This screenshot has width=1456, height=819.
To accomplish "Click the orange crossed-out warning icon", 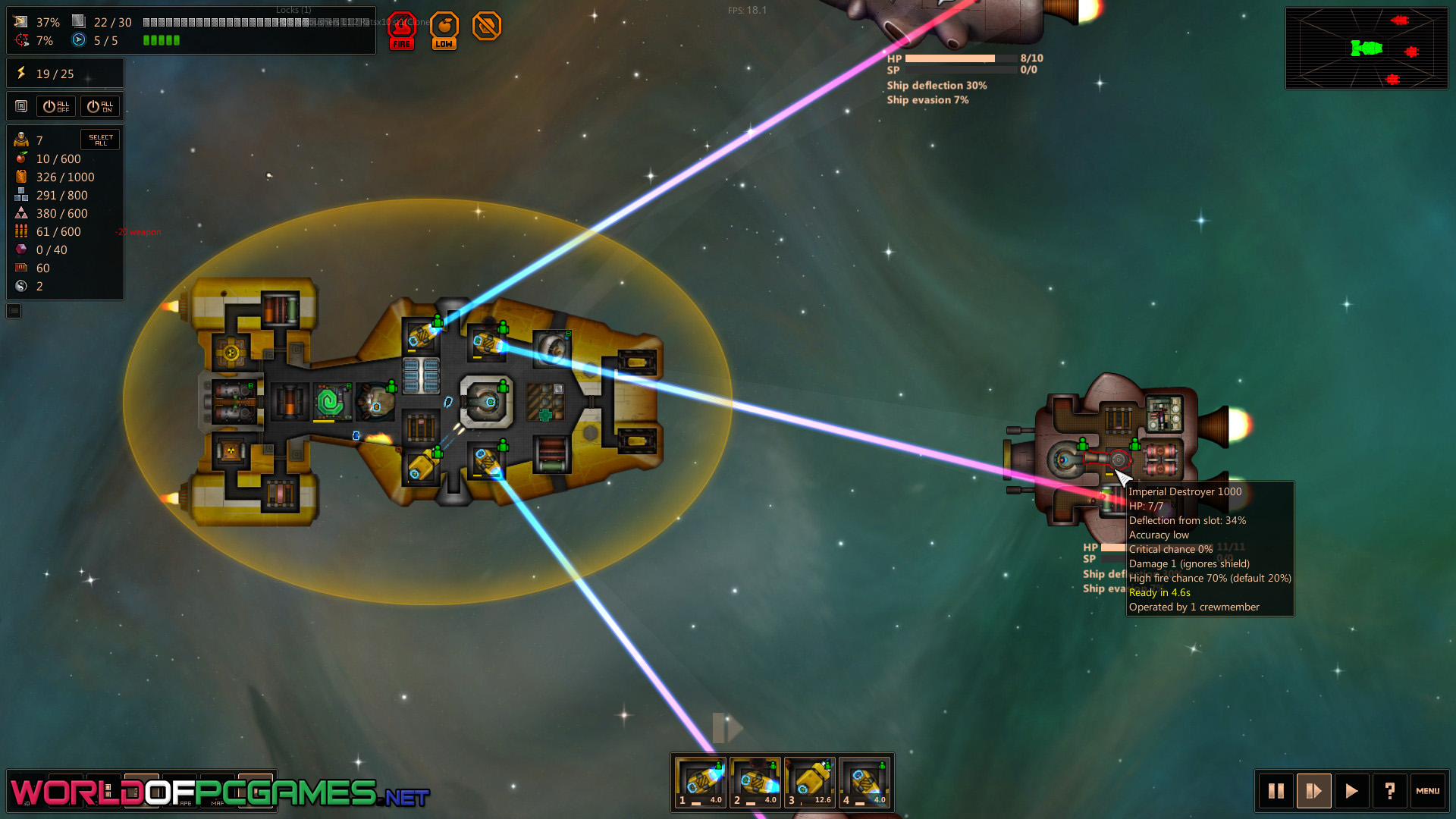I will tap(487, 27).
